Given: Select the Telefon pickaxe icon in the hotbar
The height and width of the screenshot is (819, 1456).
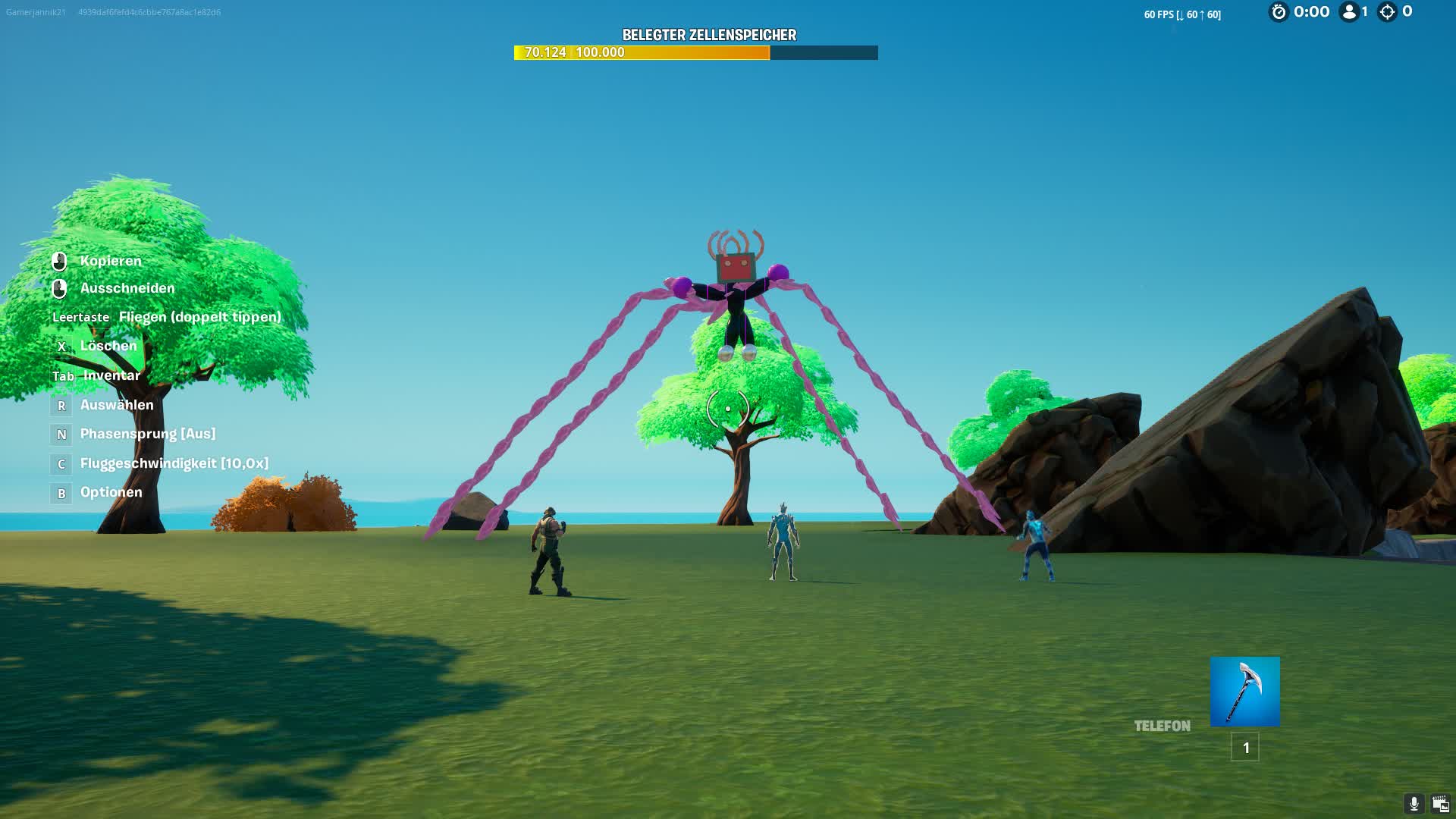Looking at the screenshot, I should [1244, 692].
